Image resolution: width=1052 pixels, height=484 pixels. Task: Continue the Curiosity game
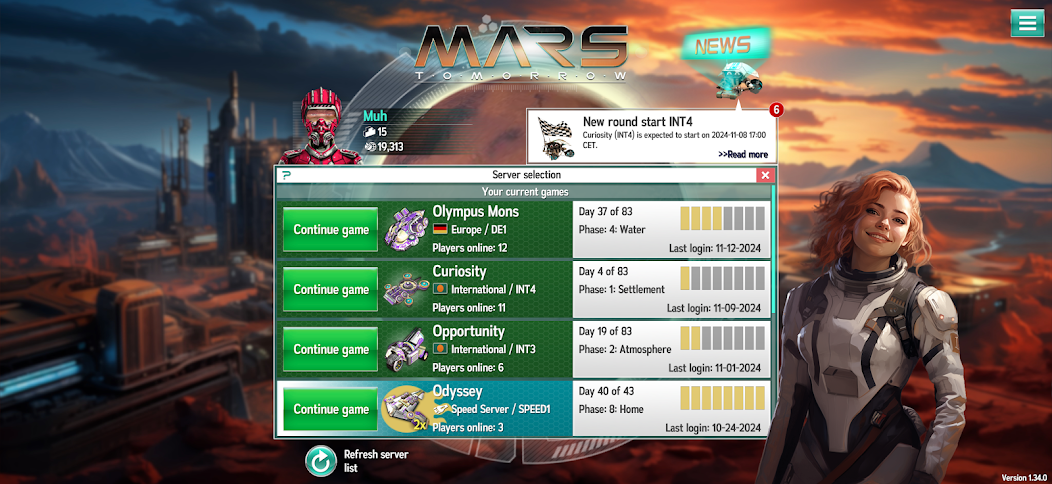(x=330, y=290)
